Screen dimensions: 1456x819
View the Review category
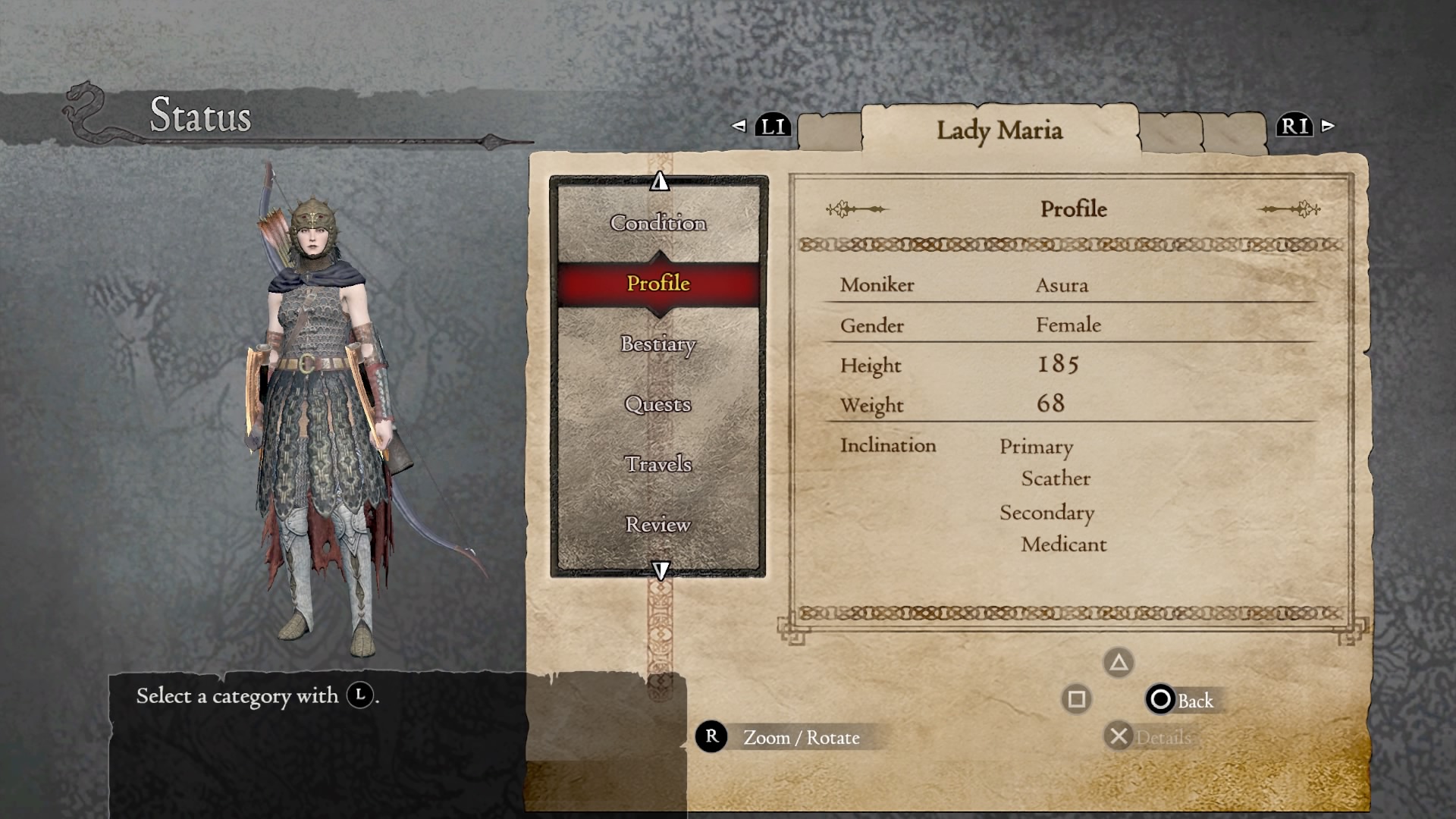click(x=657, y=525)
